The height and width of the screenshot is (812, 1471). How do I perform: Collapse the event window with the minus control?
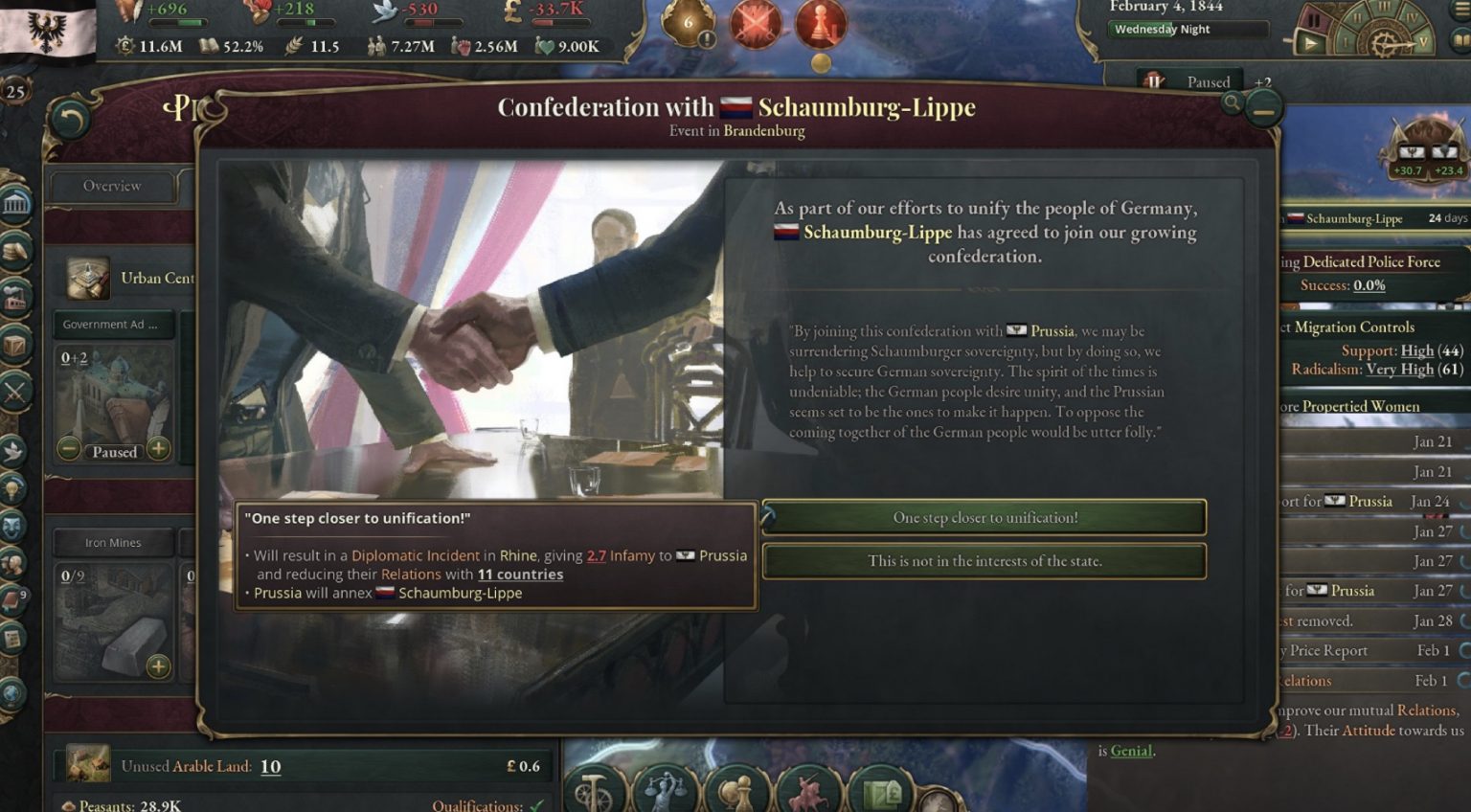tap(1262, 109)
